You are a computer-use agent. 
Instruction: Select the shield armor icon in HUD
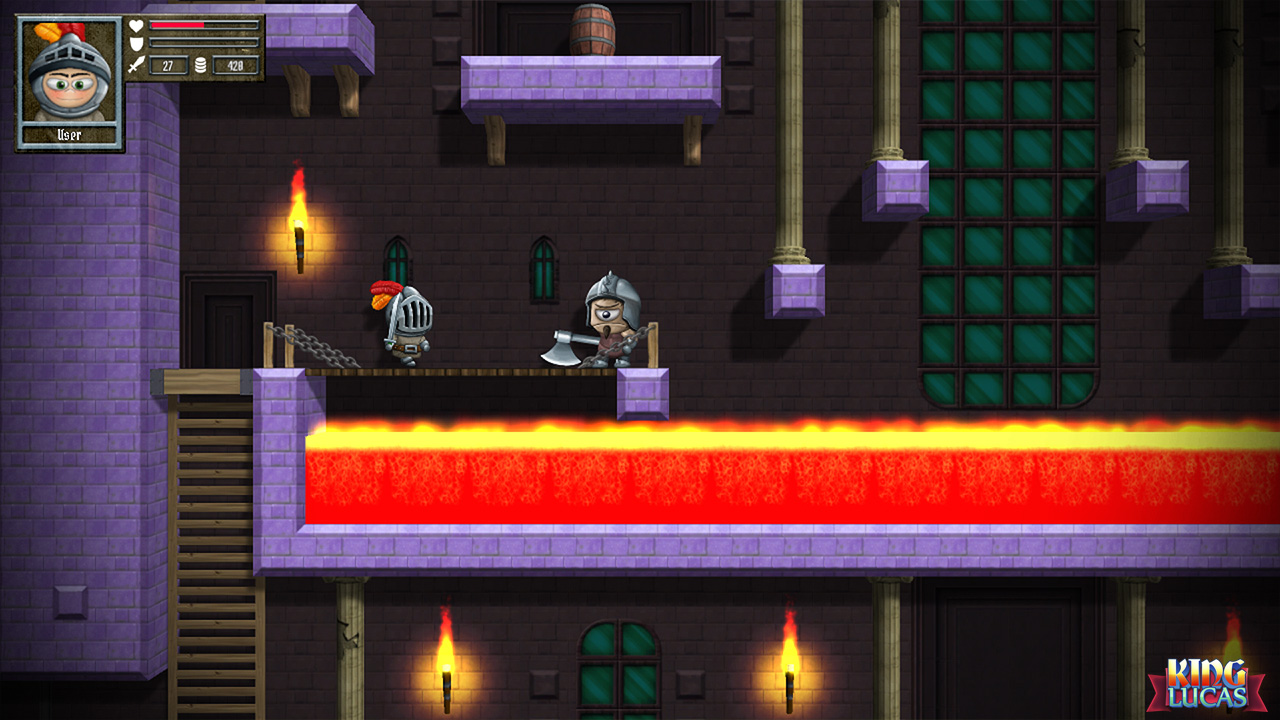(x=136, y=42)
